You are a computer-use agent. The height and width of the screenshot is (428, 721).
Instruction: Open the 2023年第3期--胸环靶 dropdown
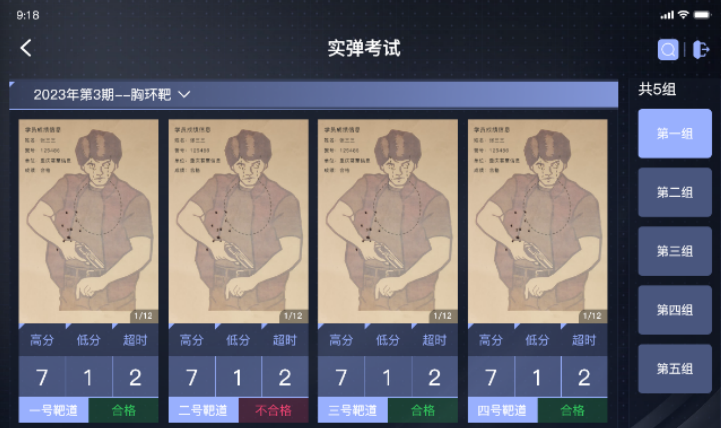coord(112,94)
